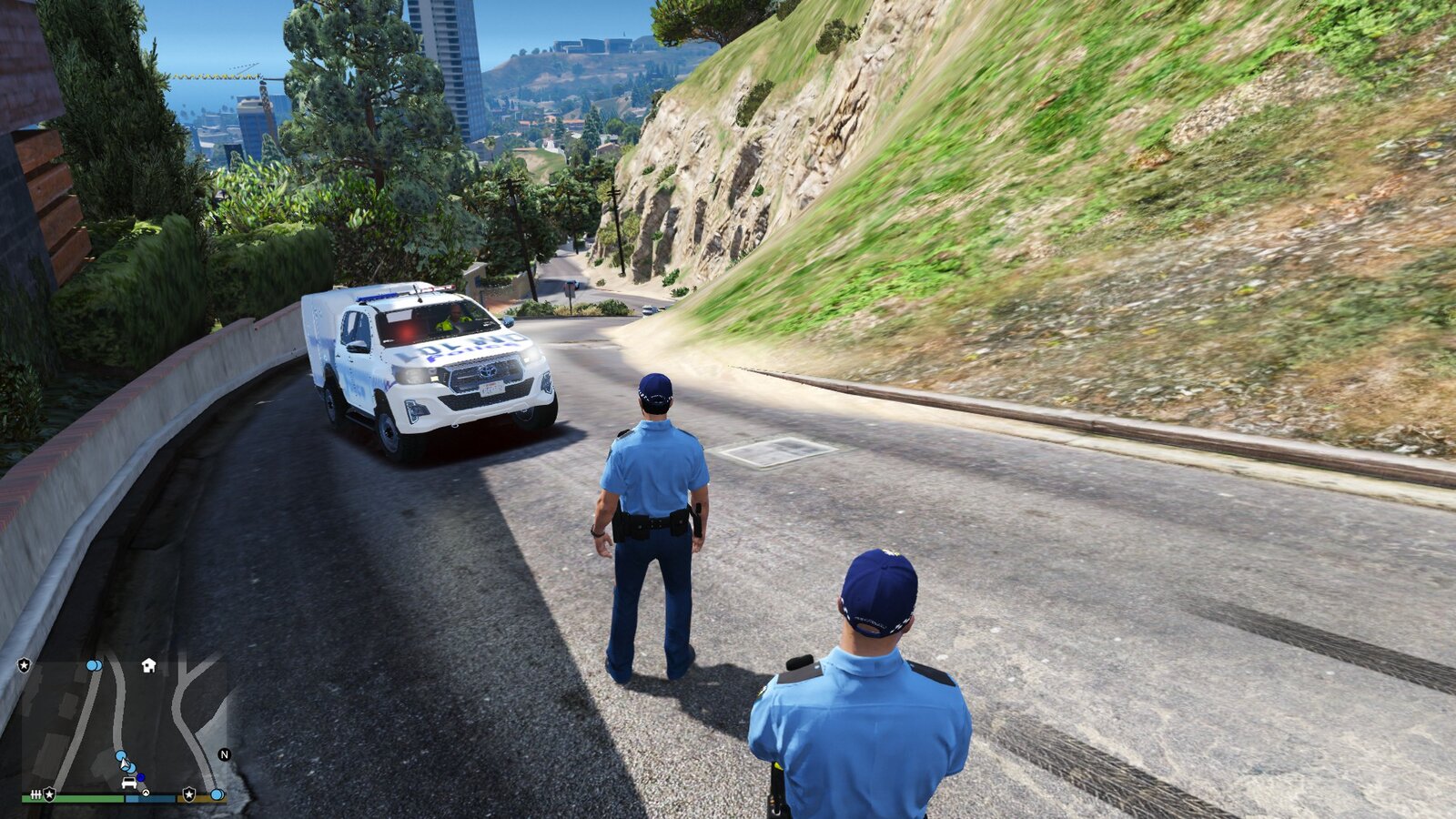Image resolution: width=1456 pixels, height=819 pixels.
Task: Click the north compass N indicator
Action: (x=224, y=754)
